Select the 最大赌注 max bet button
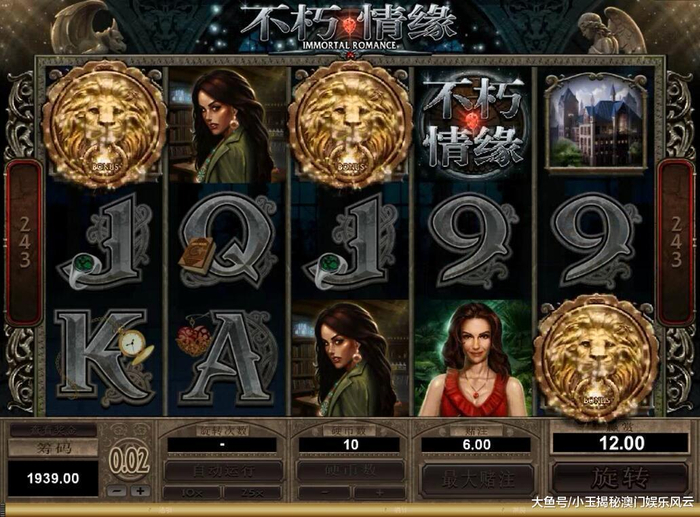The height and width of the screenshot is (517, 700). coord(476,478)
